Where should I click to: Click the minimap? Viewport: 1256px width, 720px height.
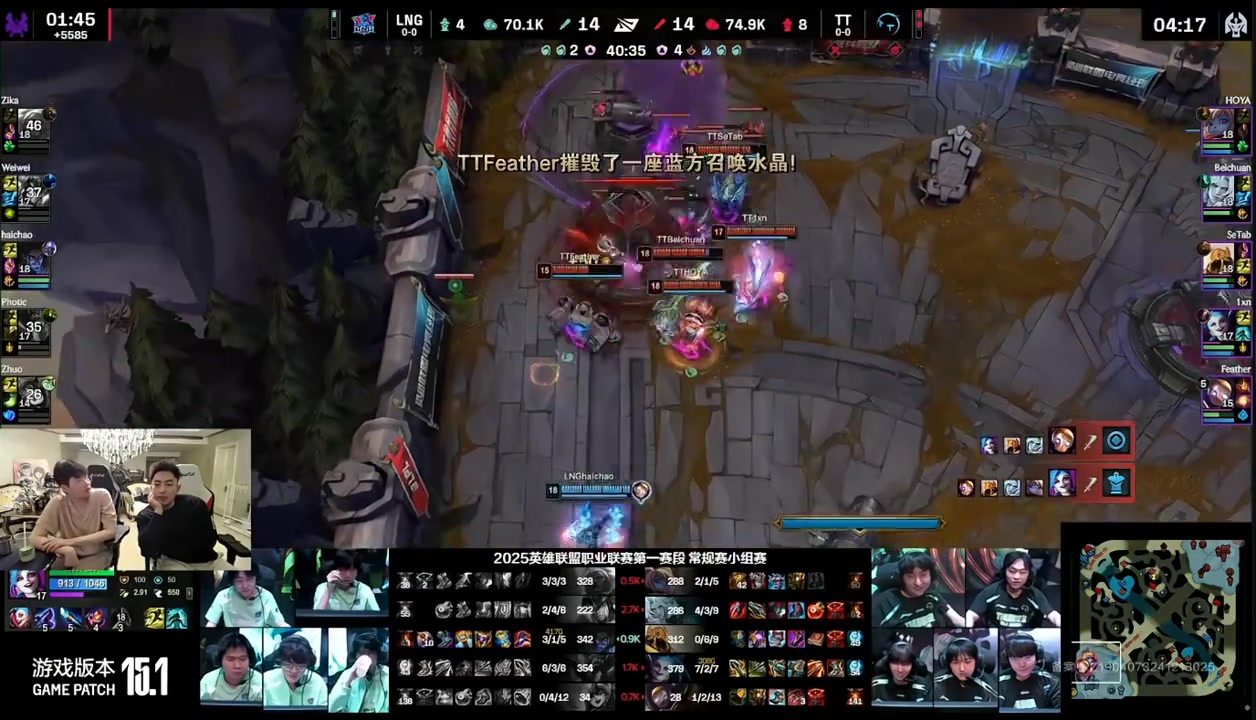pyautogui.click(x=1159, y=619)
